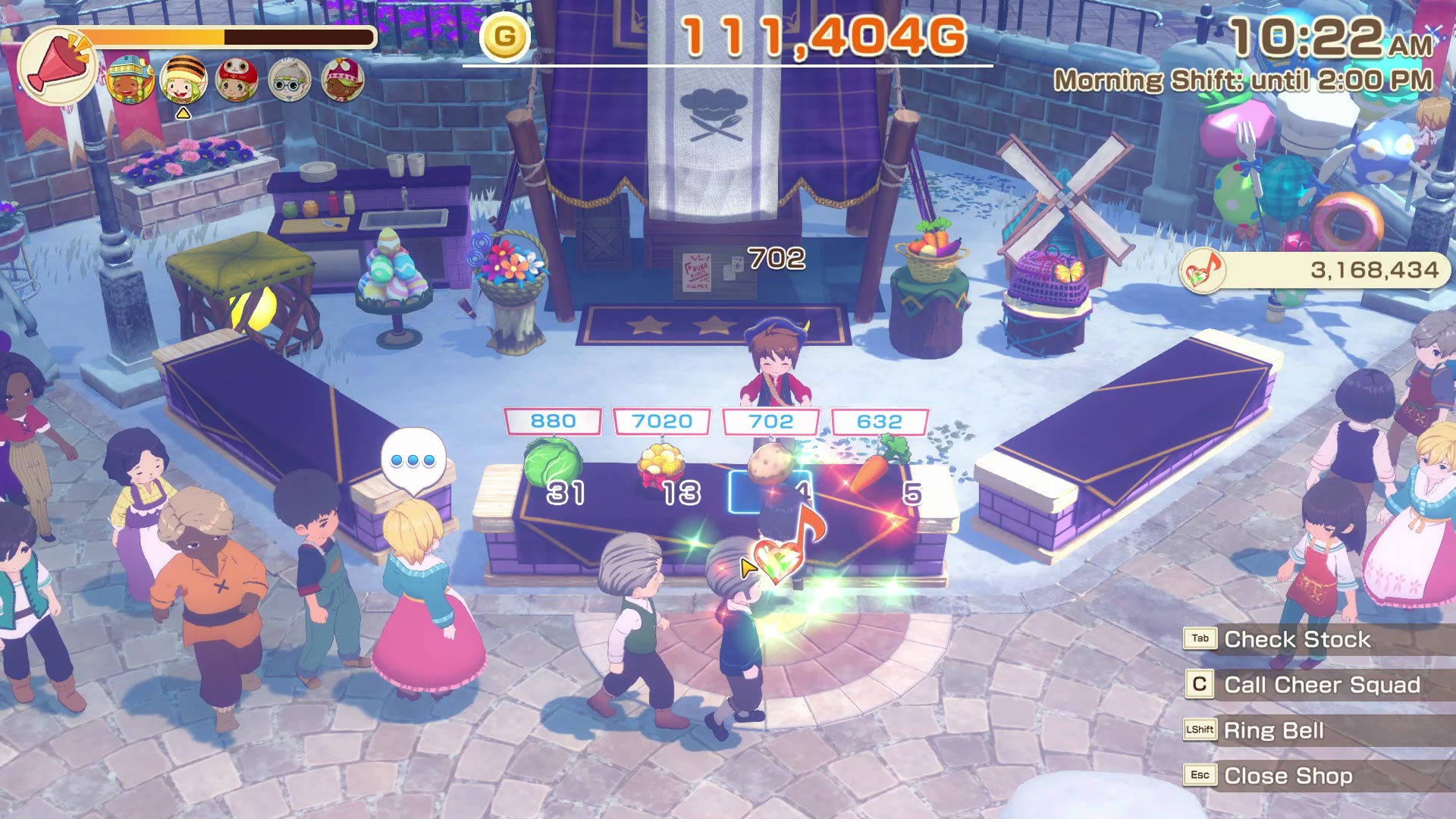The width and height of the screenshot is (1456, 819).
Task: Choose the Ring Bell action
Action: pyautogui.click(x=1273, y=730)
